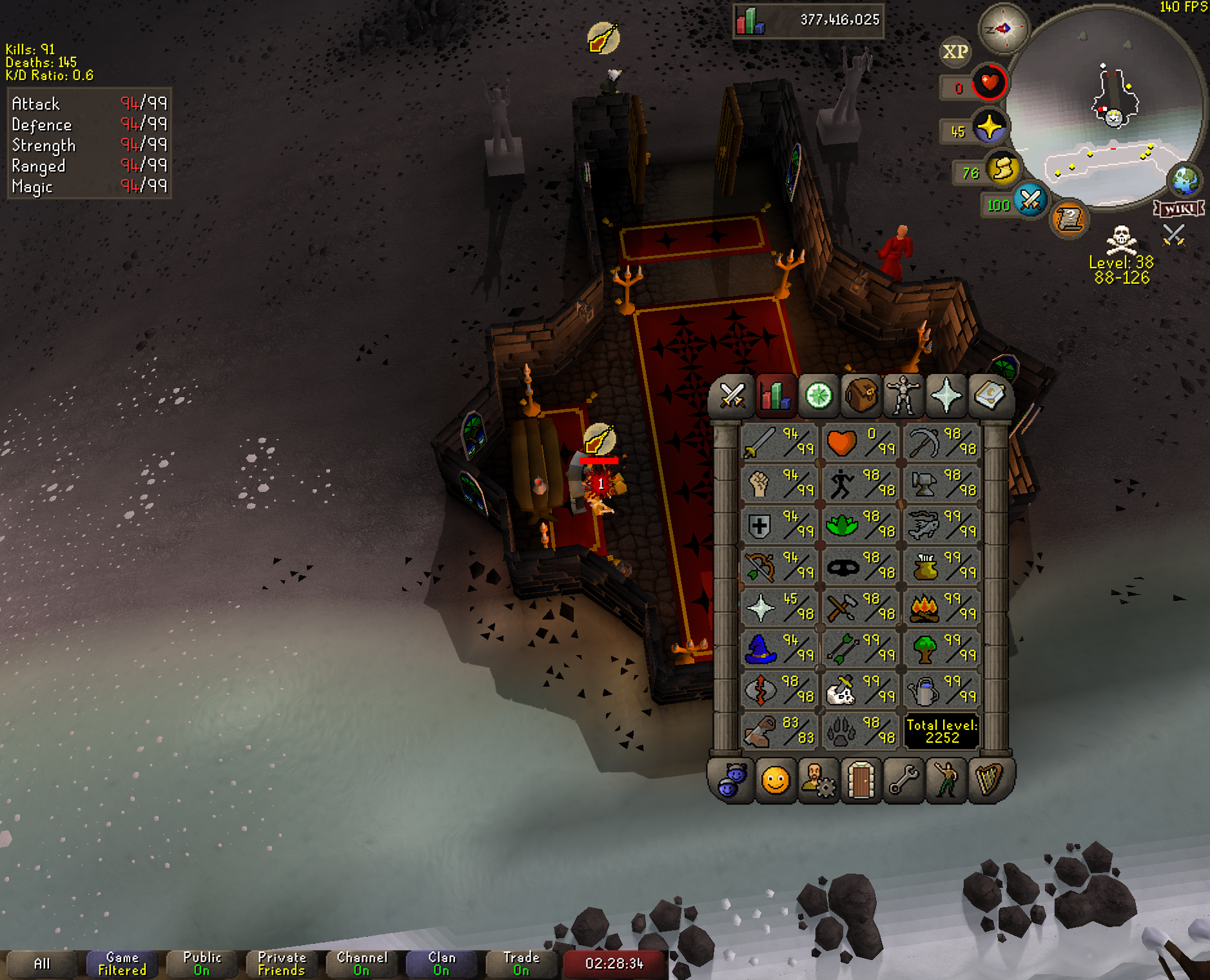Switch to the Quest List tab
Viewport: 1210px width, 980px height.
pyautogui.click(x=819, y=395)
